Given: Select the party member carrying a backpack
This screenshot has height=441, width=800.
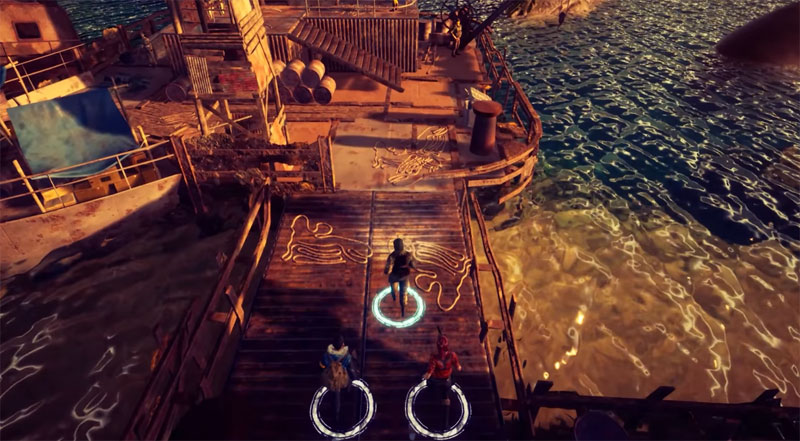Looking at the screenshot, I should (x=338, y=372).
